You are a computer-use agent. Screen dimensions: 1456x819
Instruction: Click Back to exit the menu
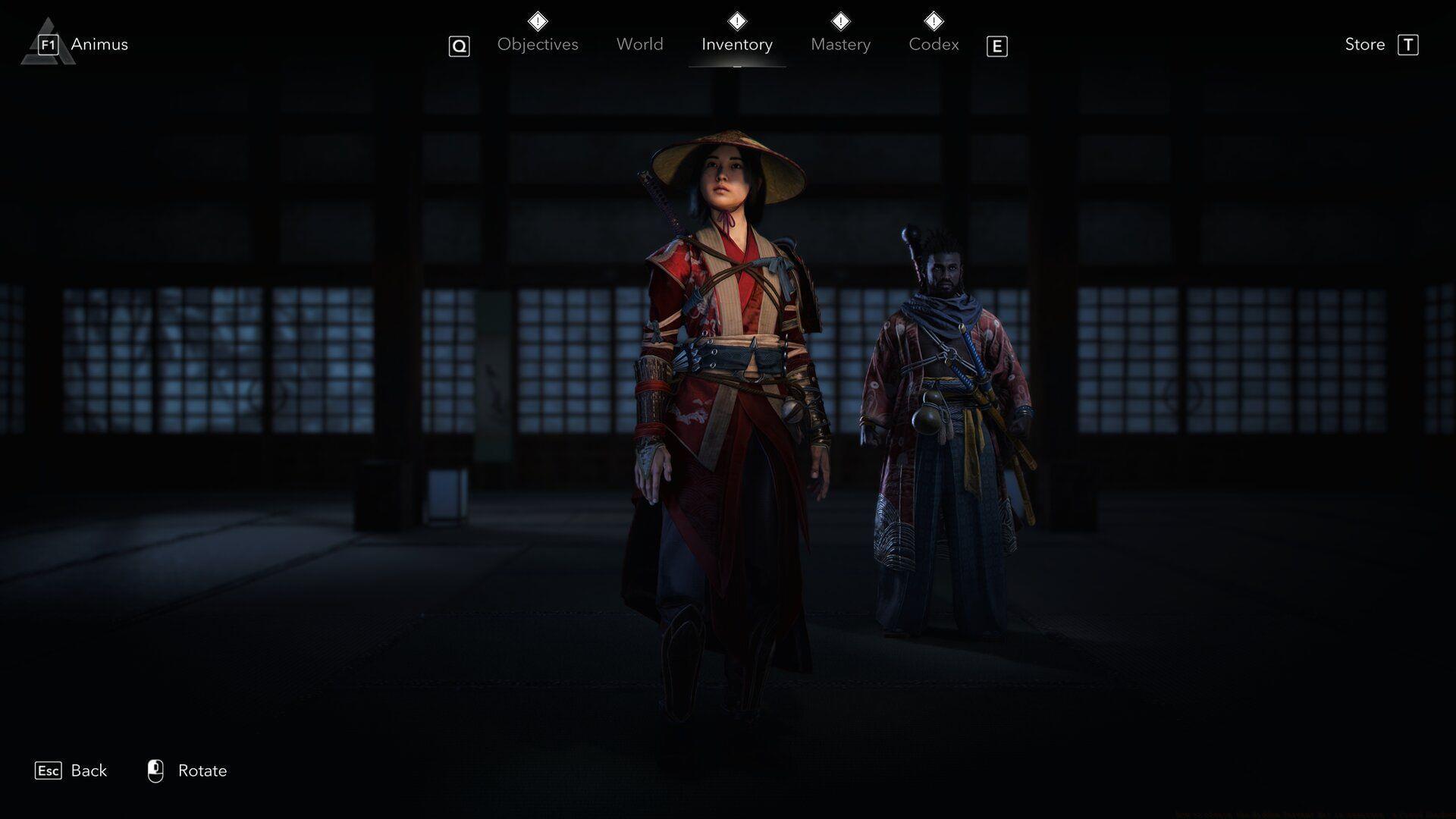pyautogui.click(x=88, y=770)
